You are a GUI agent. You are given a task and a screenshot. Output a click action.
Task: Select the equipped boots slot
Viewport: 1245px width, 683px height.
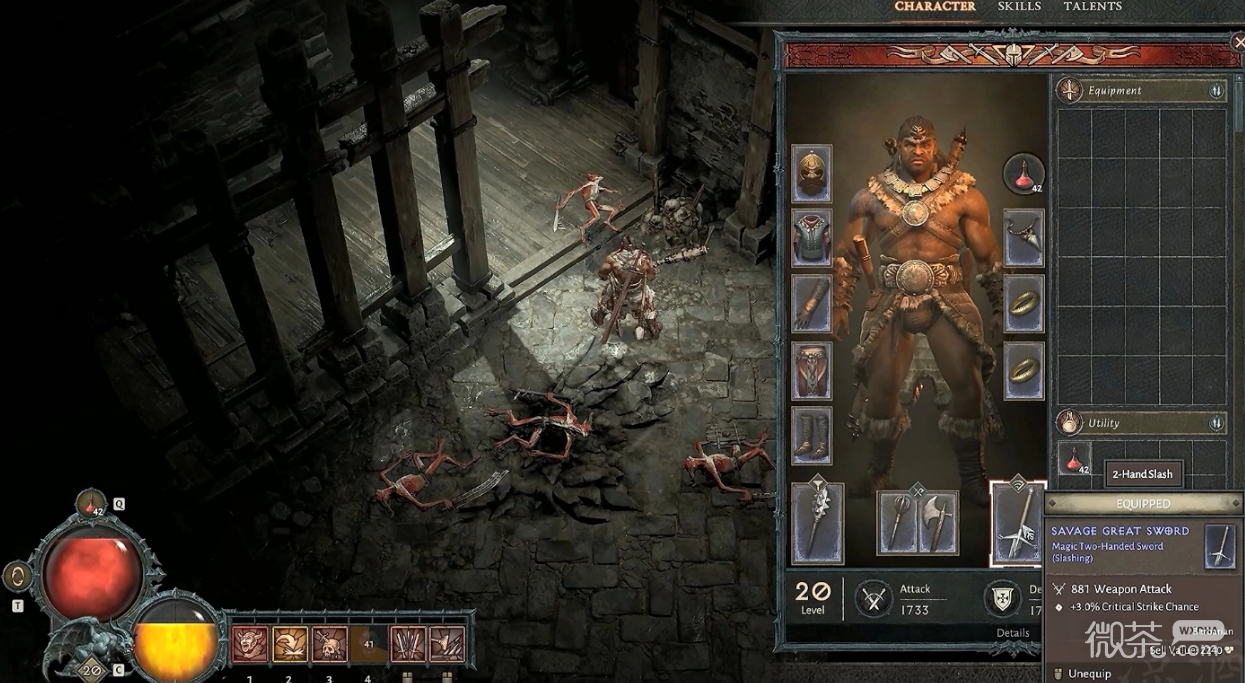click(812, 435)
